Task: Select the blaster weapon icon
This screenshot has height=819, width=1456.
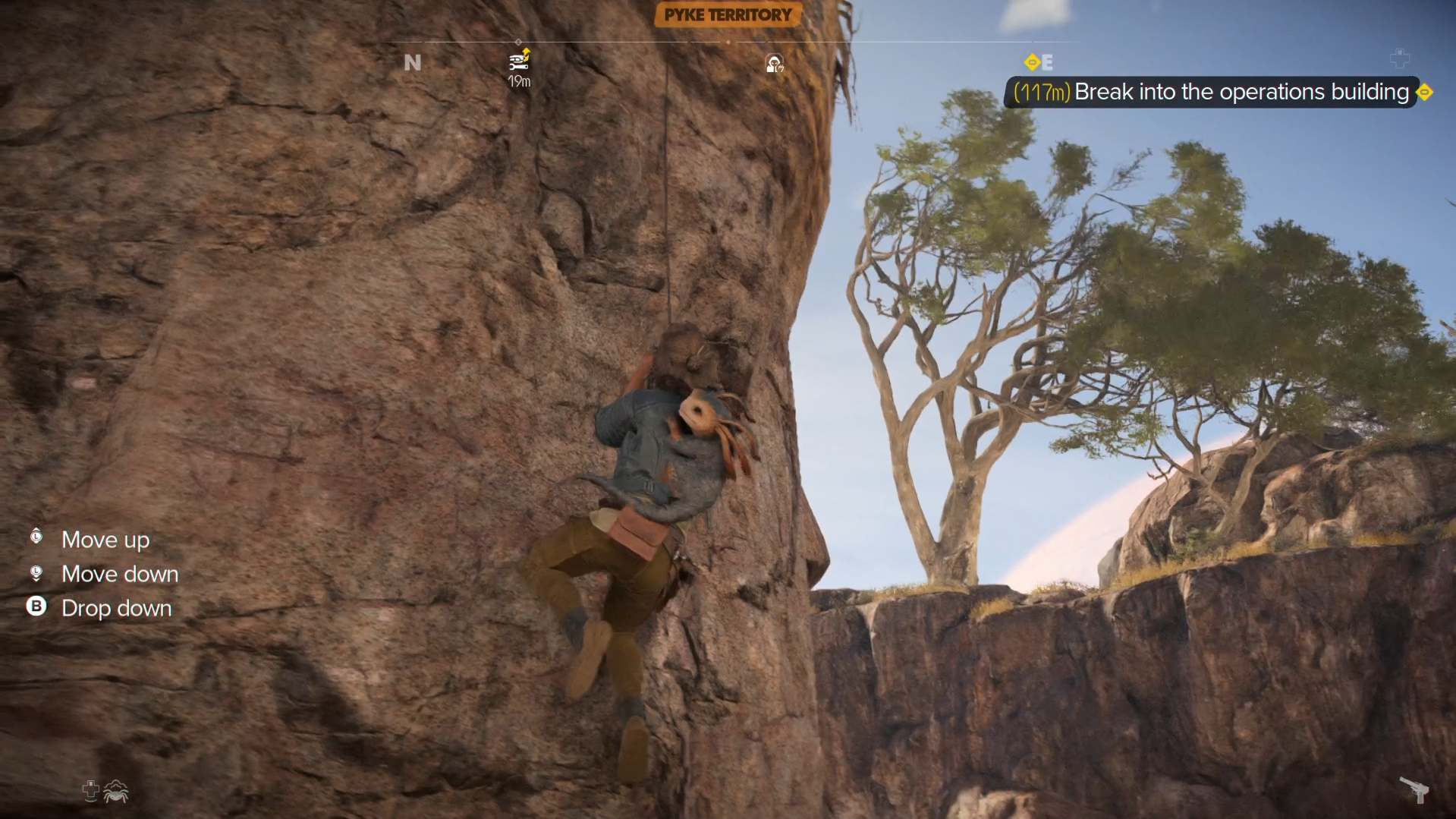Action: pyautogui.click(x=1414, y=789)
